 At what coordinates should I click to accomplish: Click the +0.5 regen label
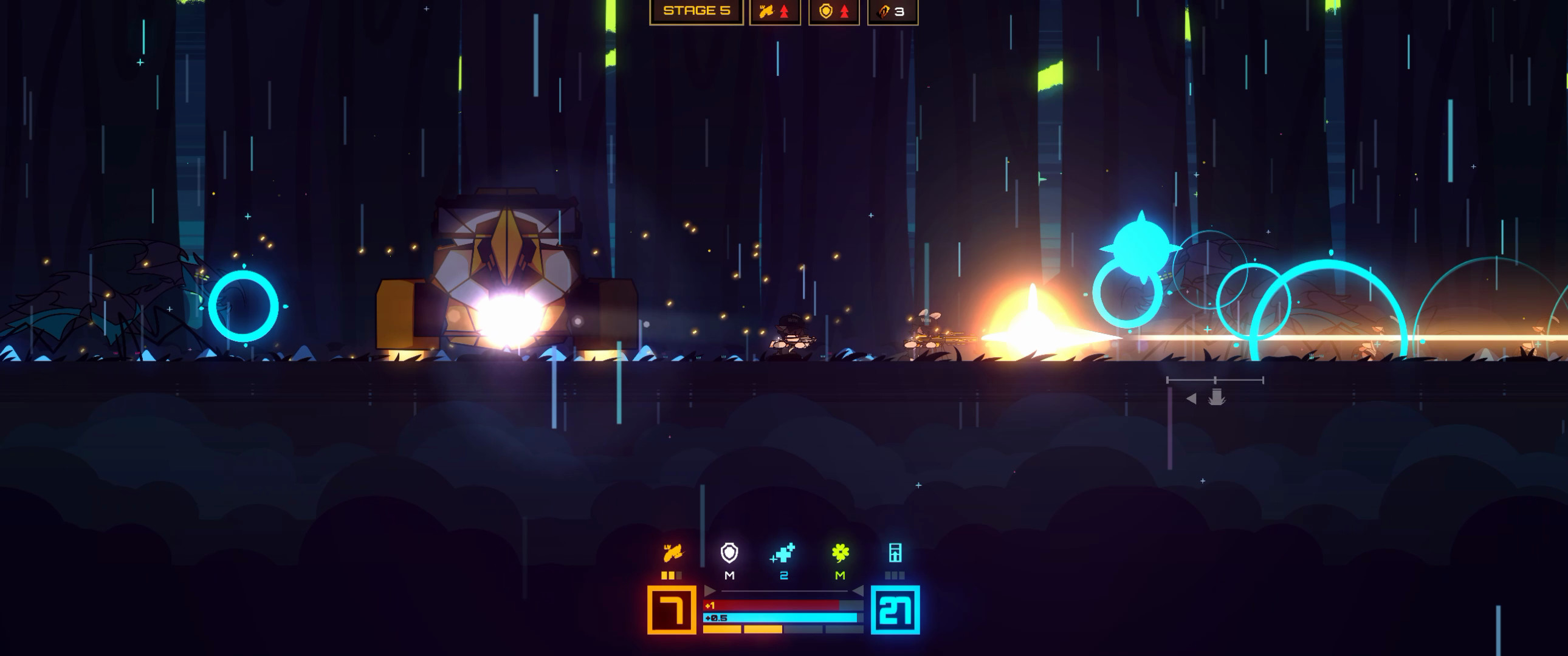pos(716,619)
